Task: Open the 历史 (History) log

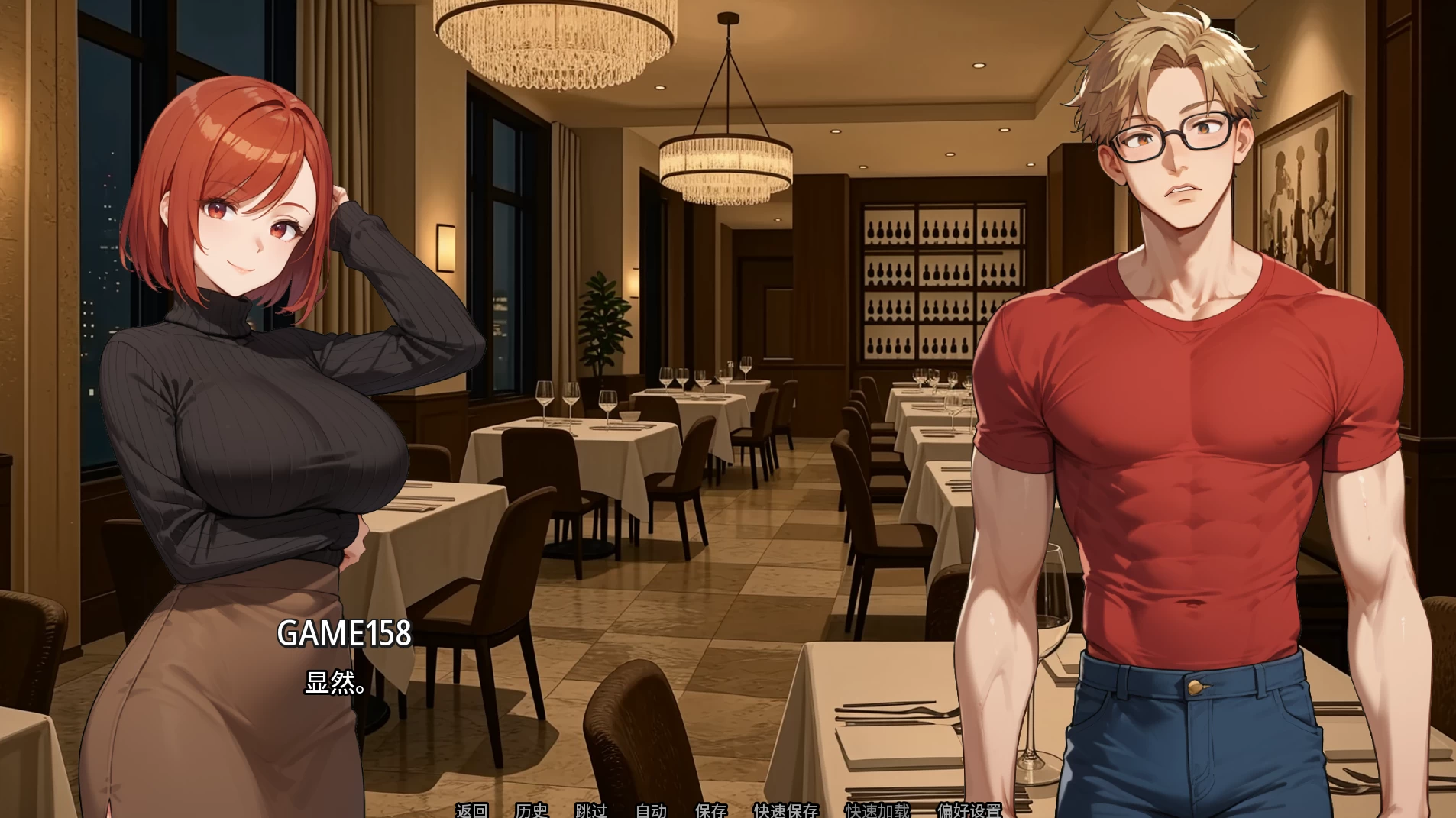Action: (x=531, y=810)
